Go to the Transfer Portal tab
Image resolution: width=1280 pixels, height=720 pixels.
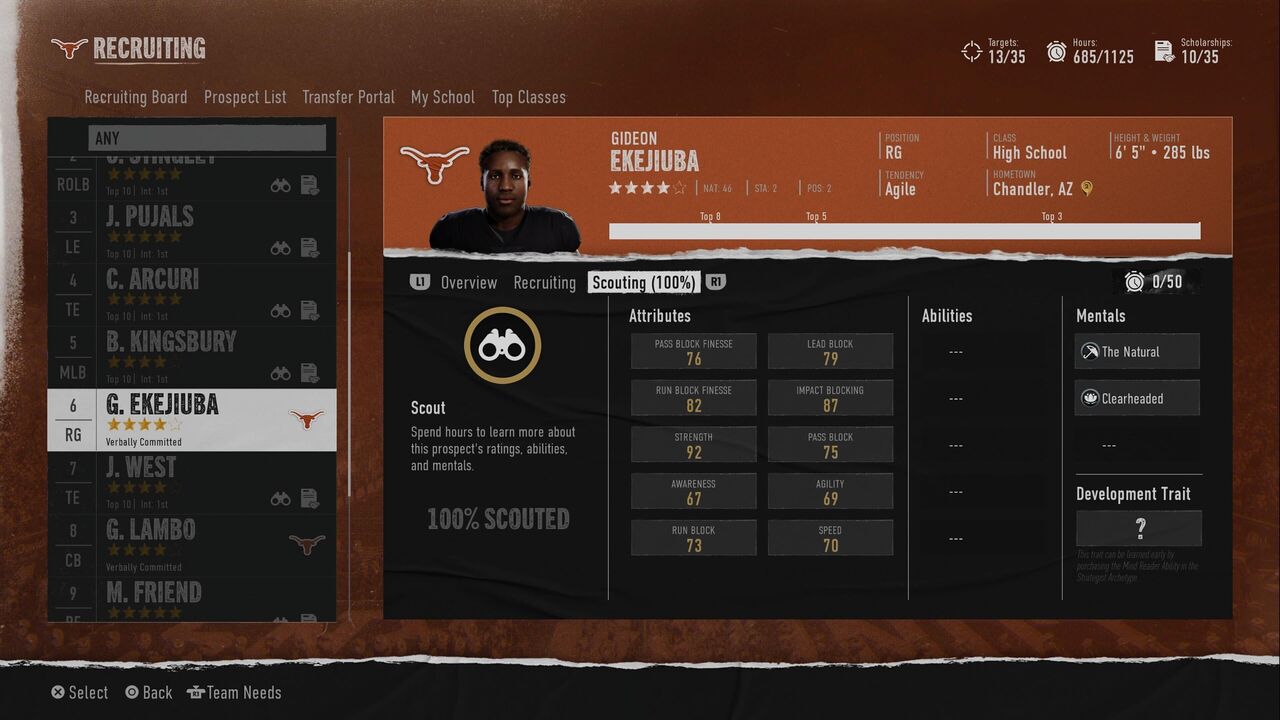(348, 97)
